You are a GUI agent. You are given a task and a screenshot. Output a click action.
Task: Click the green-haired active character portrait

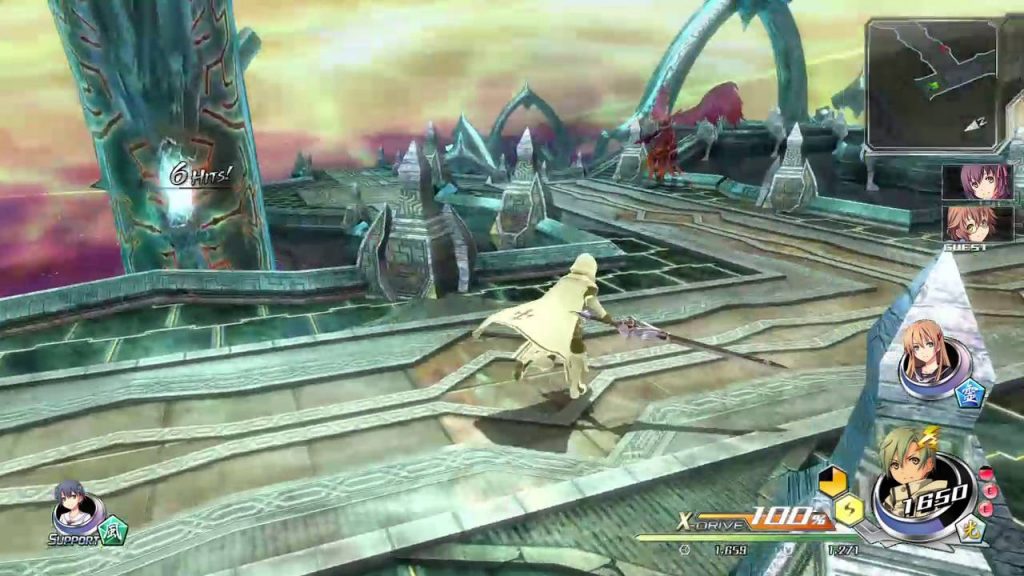912,480
